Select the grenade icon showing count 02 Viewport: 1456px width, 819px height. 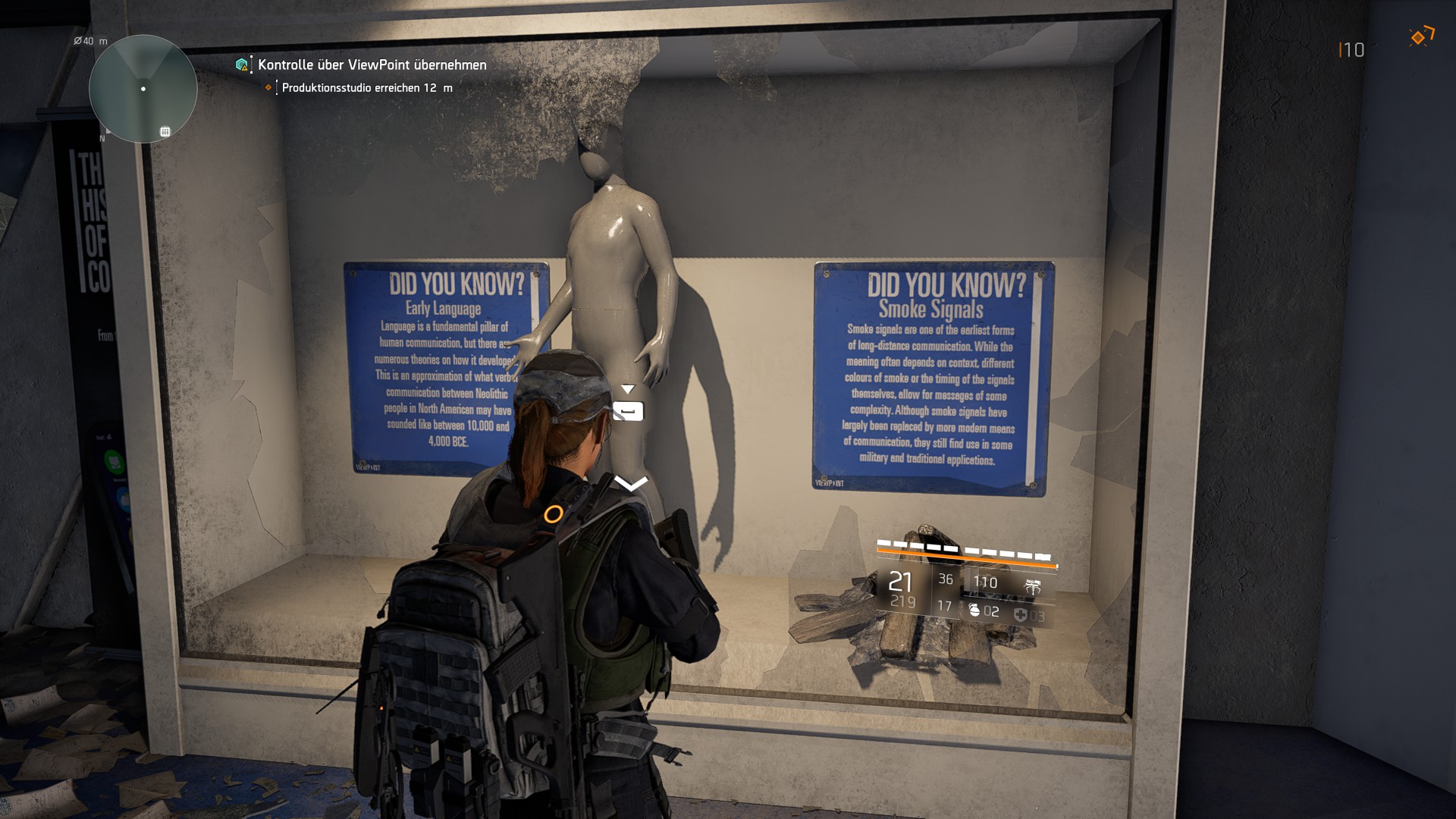(976, 611)
